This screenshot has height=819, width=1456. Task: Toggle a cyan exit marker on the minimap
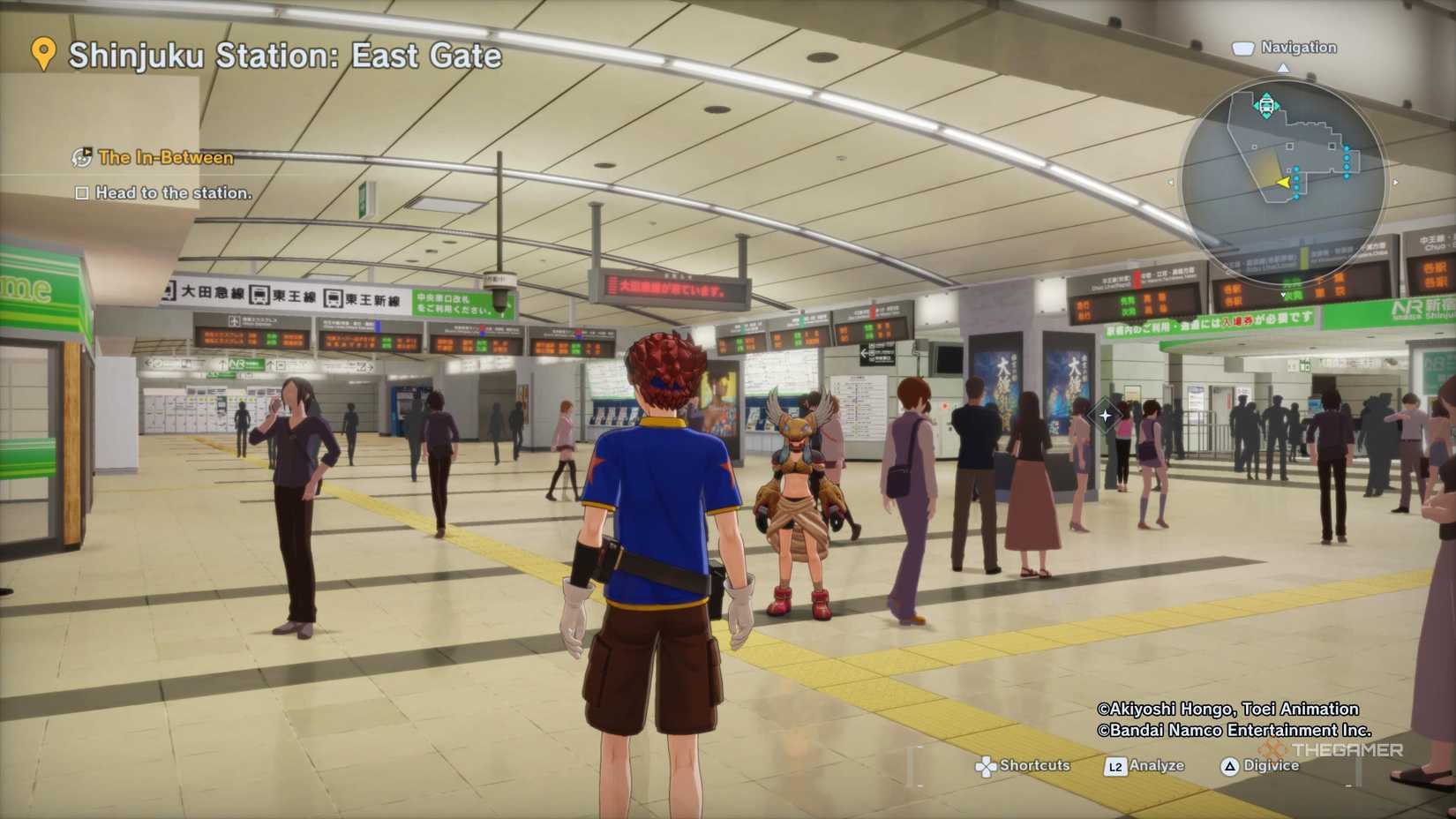(x=1347, y=157)
